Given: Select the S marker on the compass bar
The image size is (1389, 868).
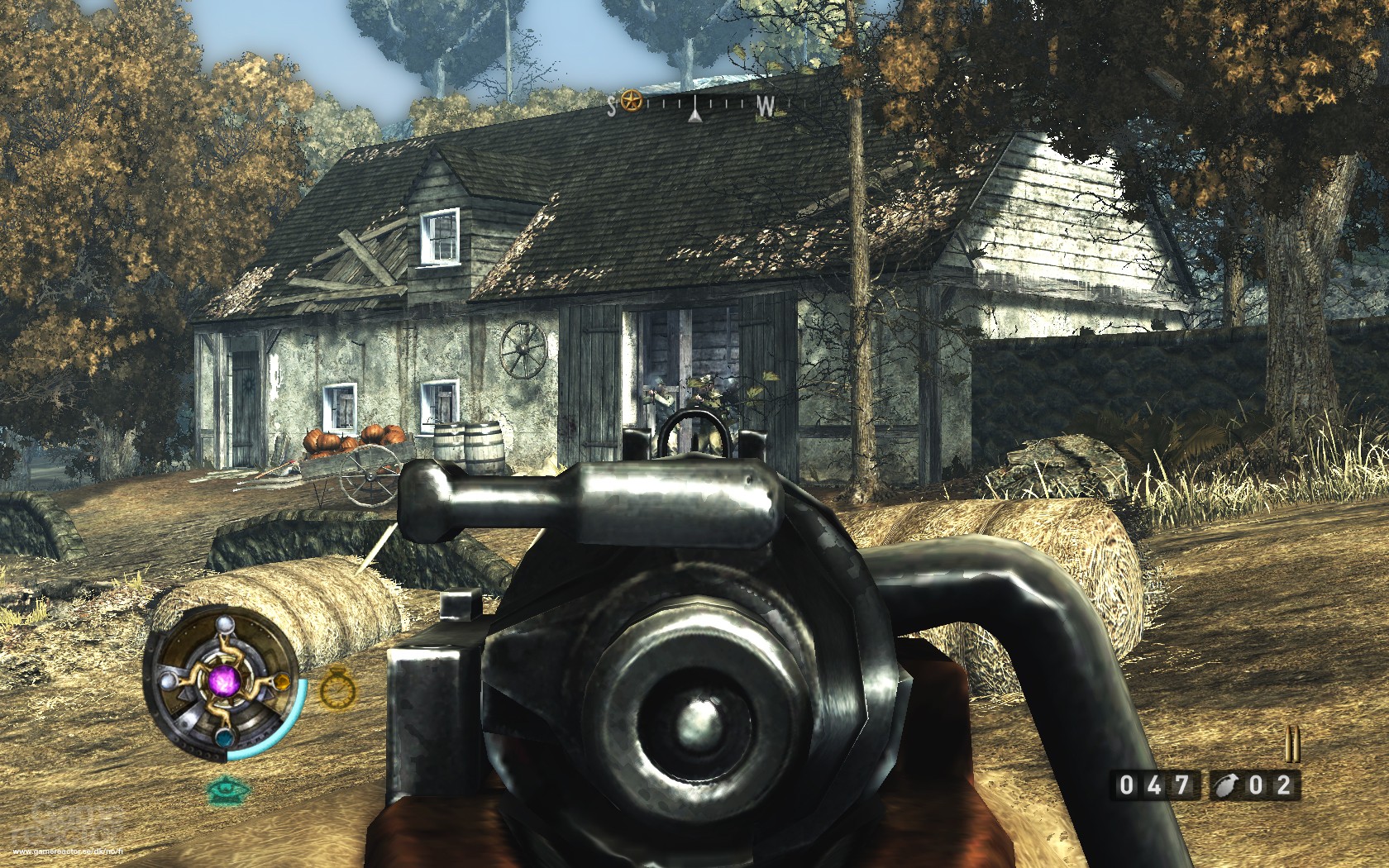Looking at the screenshot, I should (x=612, y=105).
